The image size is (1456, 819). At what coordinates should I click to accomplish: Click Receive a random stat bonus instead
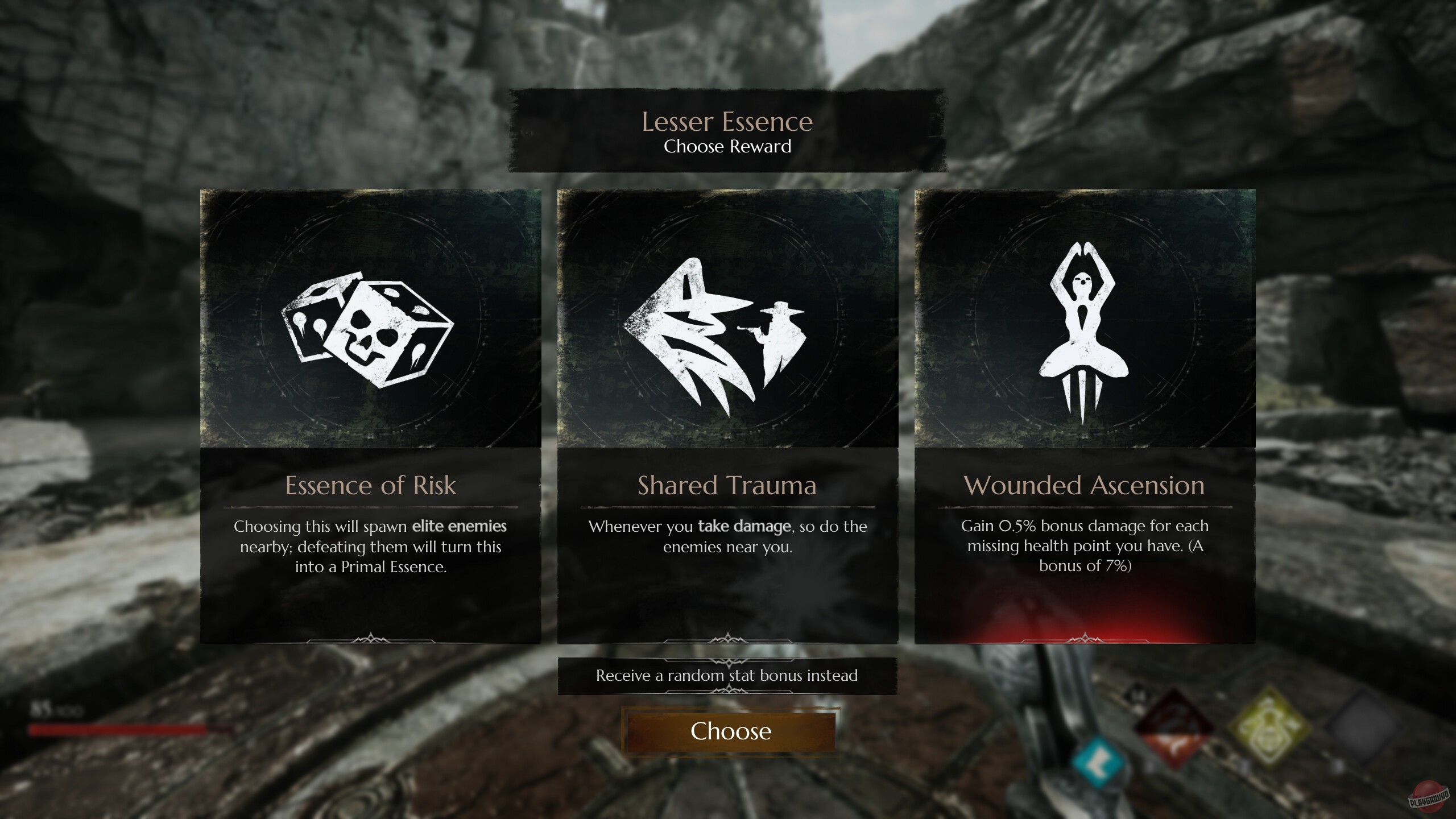tap(728, 676)
